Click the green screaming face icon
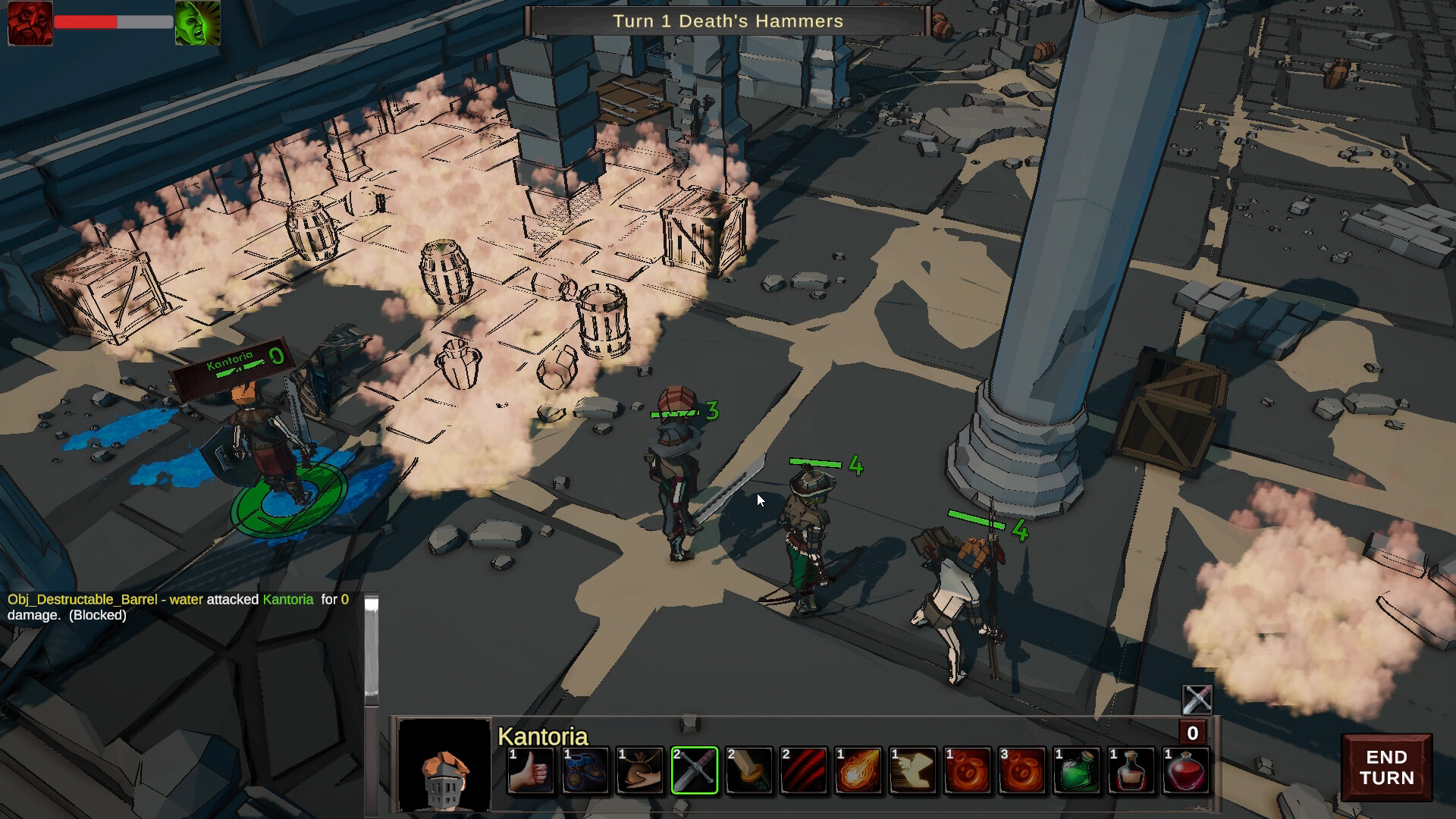The height and width of the screenshot is (819, 1456). point(197,24)
